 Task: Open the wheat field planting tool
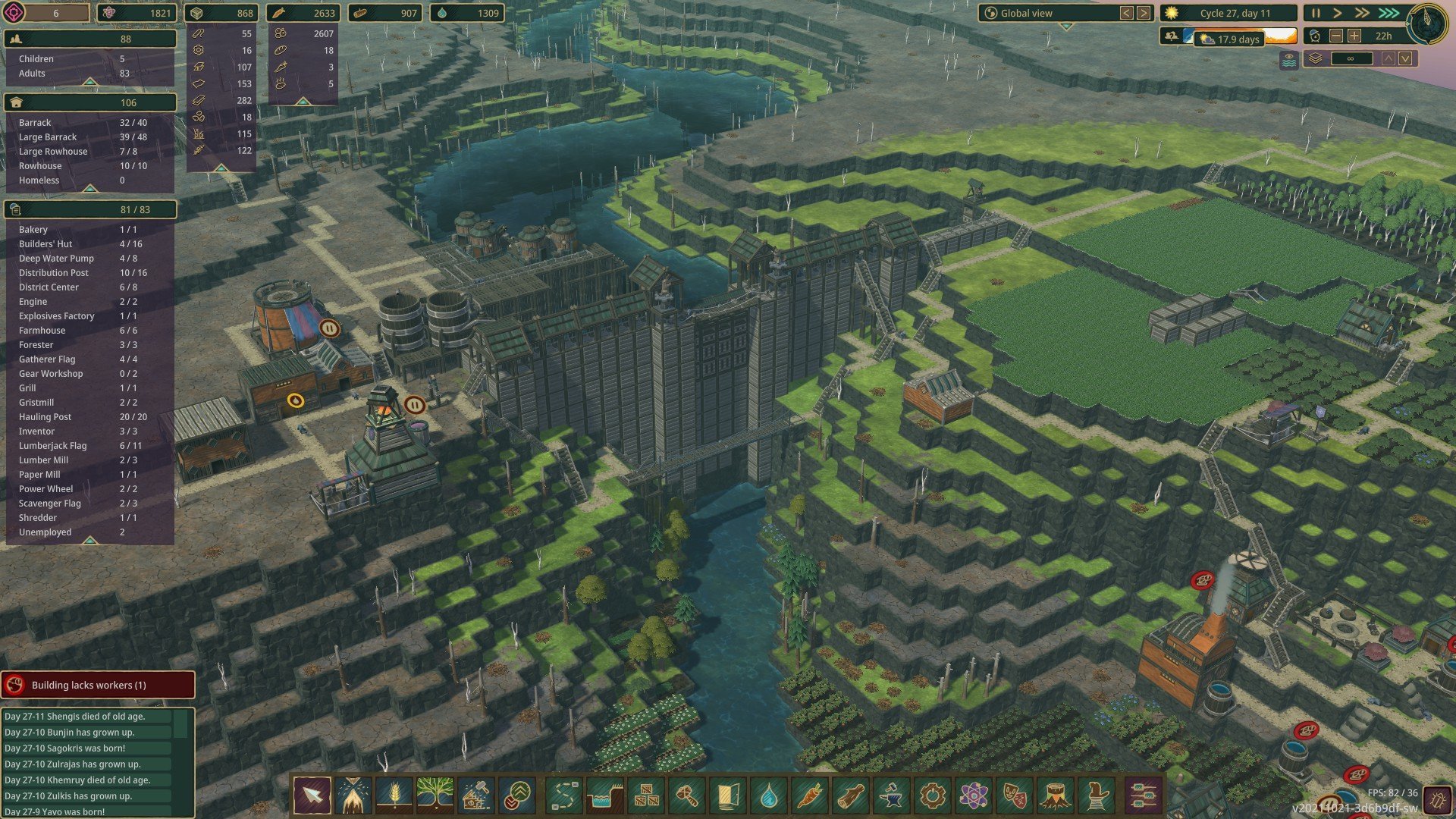tap(394, 796)
